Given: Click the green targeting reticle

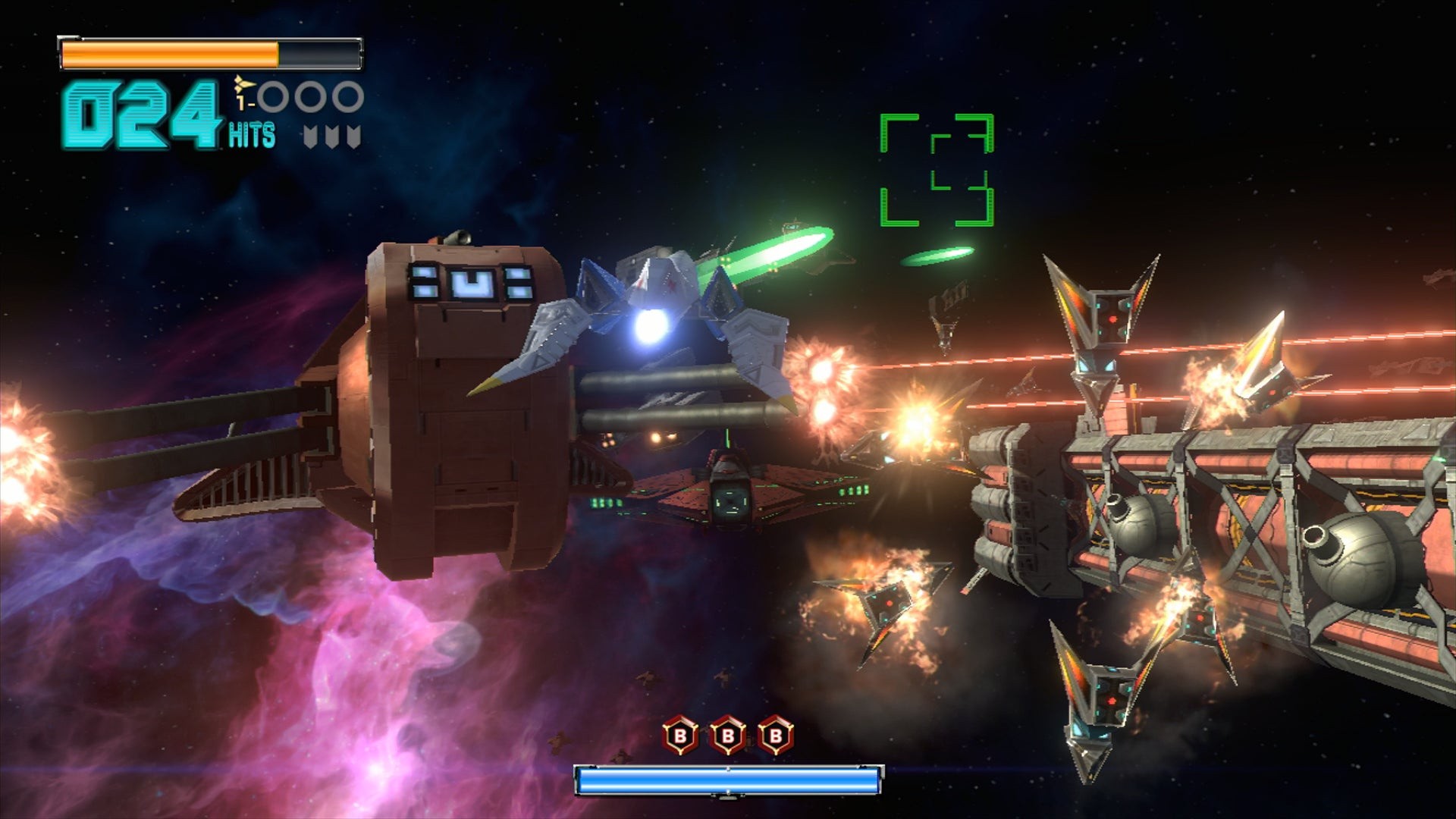Looking at the screenshot, I should coord(937,170).
